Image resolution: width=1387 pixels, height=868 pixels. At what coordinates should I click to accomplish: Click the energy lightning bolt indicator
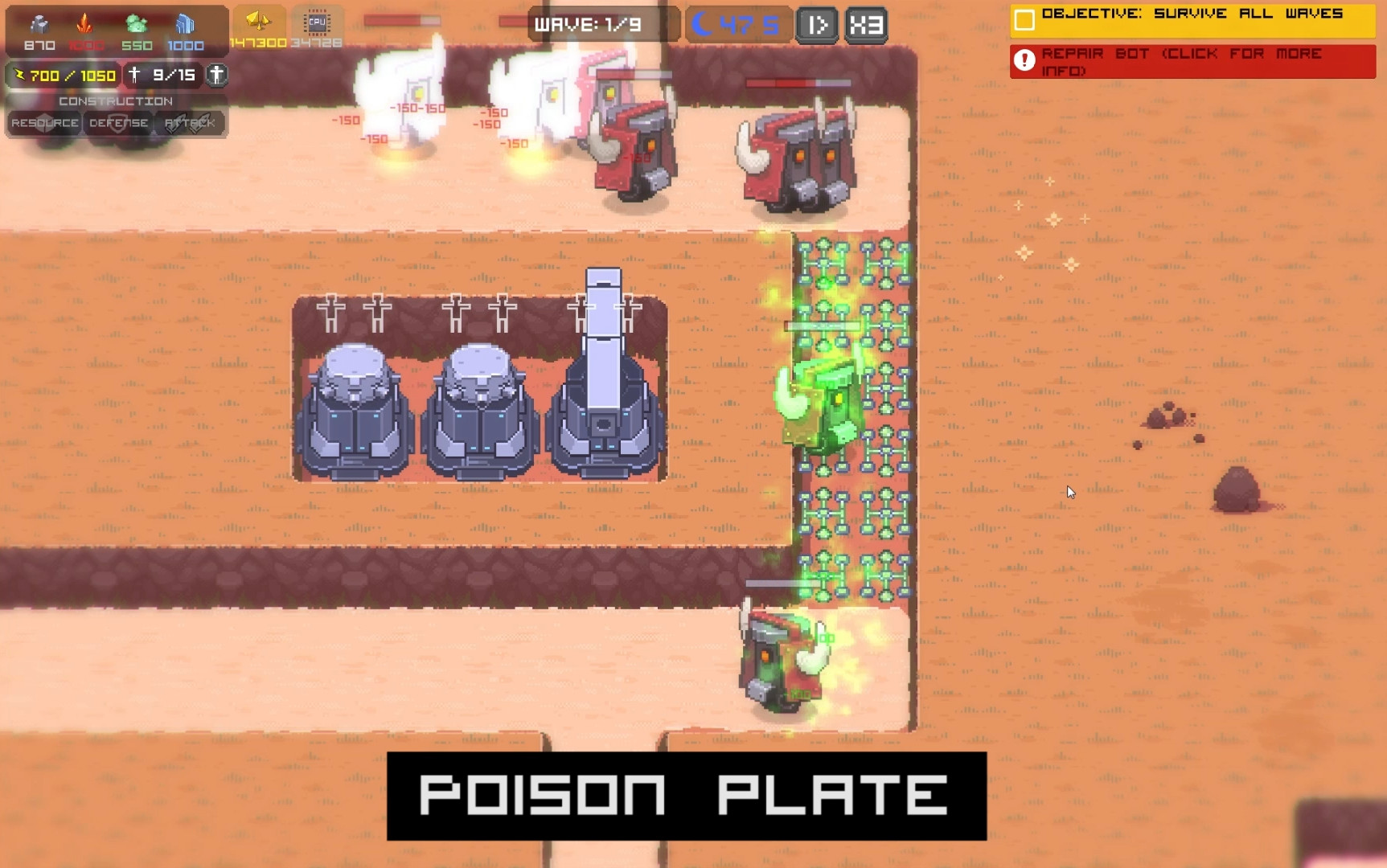click(x=21, y=75)
